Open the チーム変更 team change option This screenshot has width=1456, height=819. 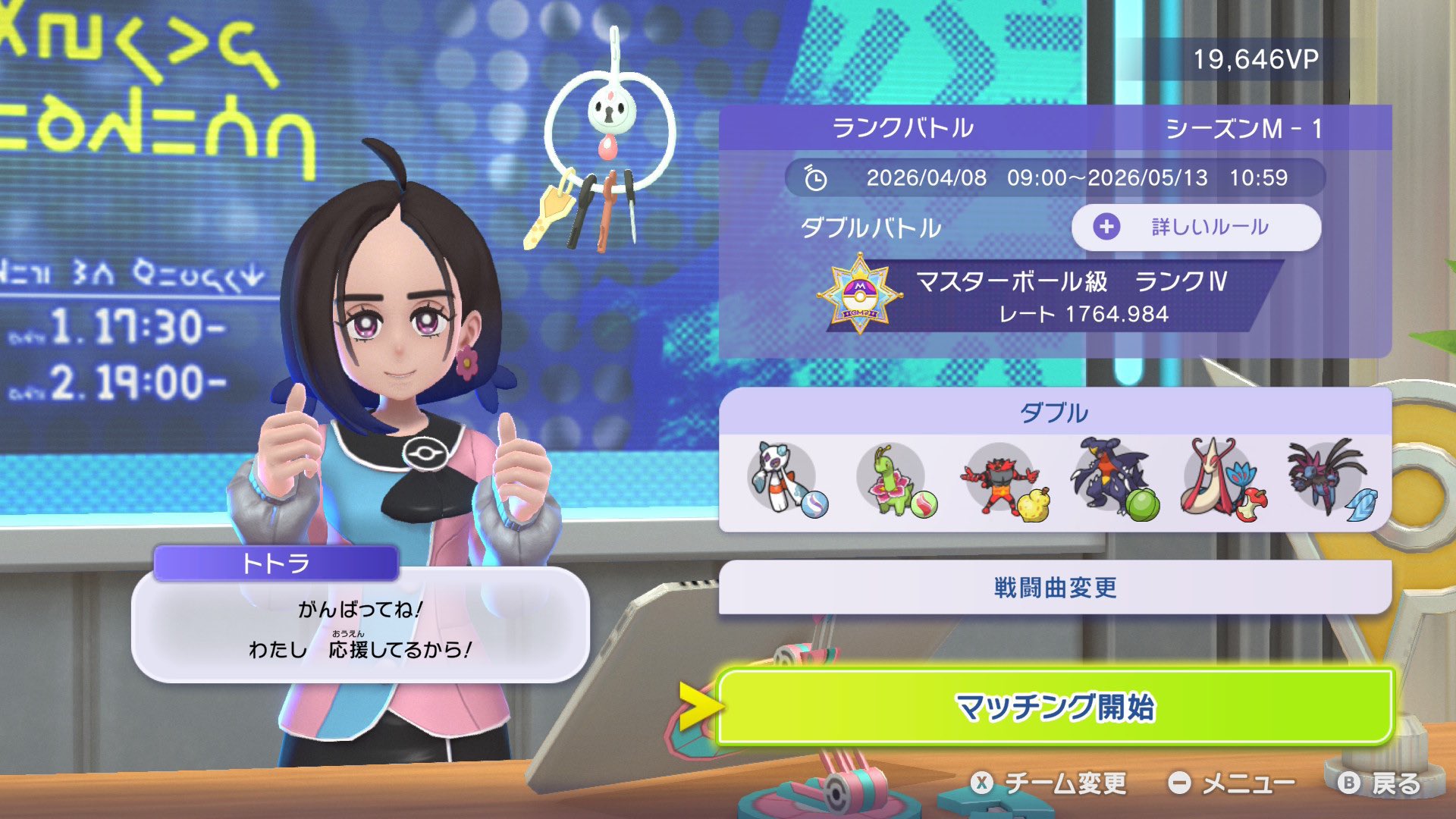[x=1050, y=783]
